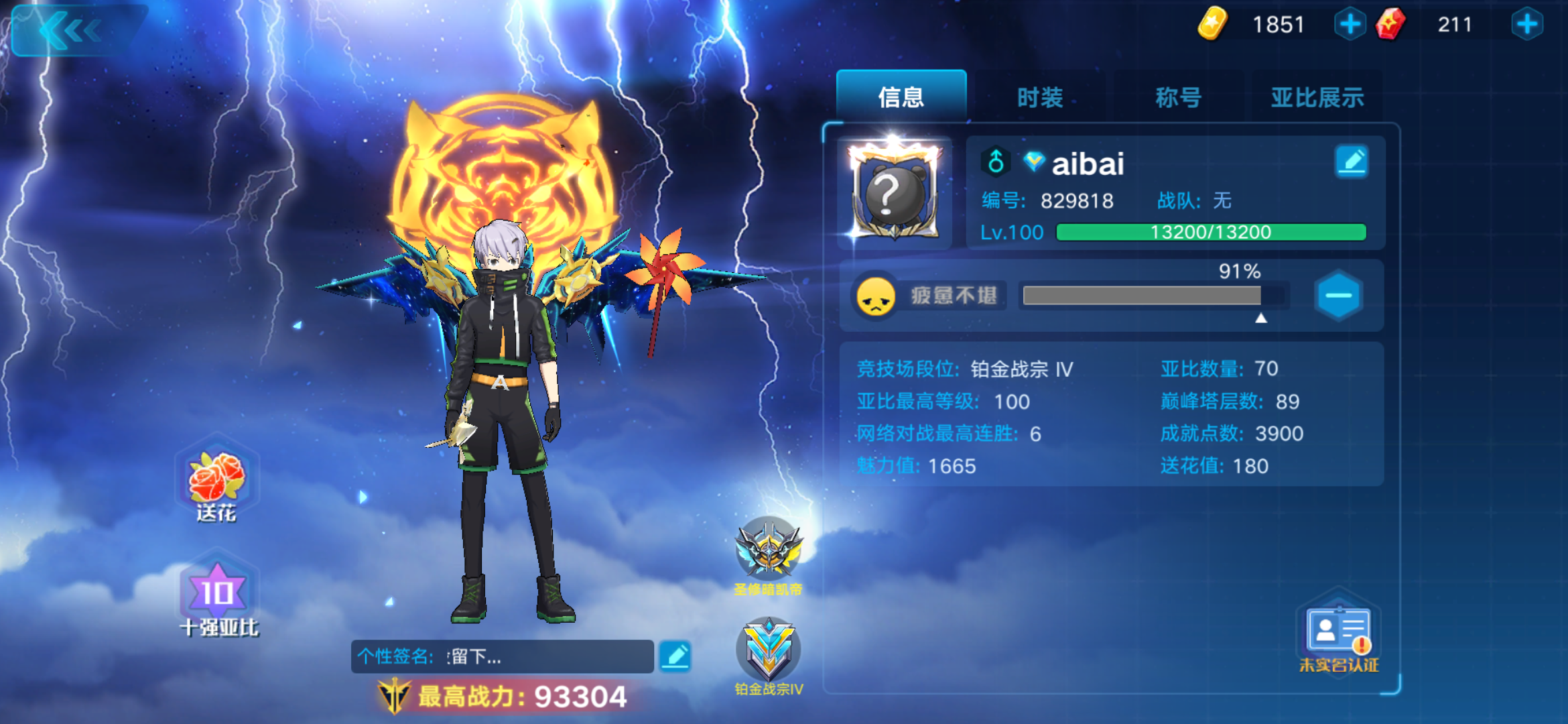
Task: Edit nickname with the pencil button
Action: (1352, 161)
